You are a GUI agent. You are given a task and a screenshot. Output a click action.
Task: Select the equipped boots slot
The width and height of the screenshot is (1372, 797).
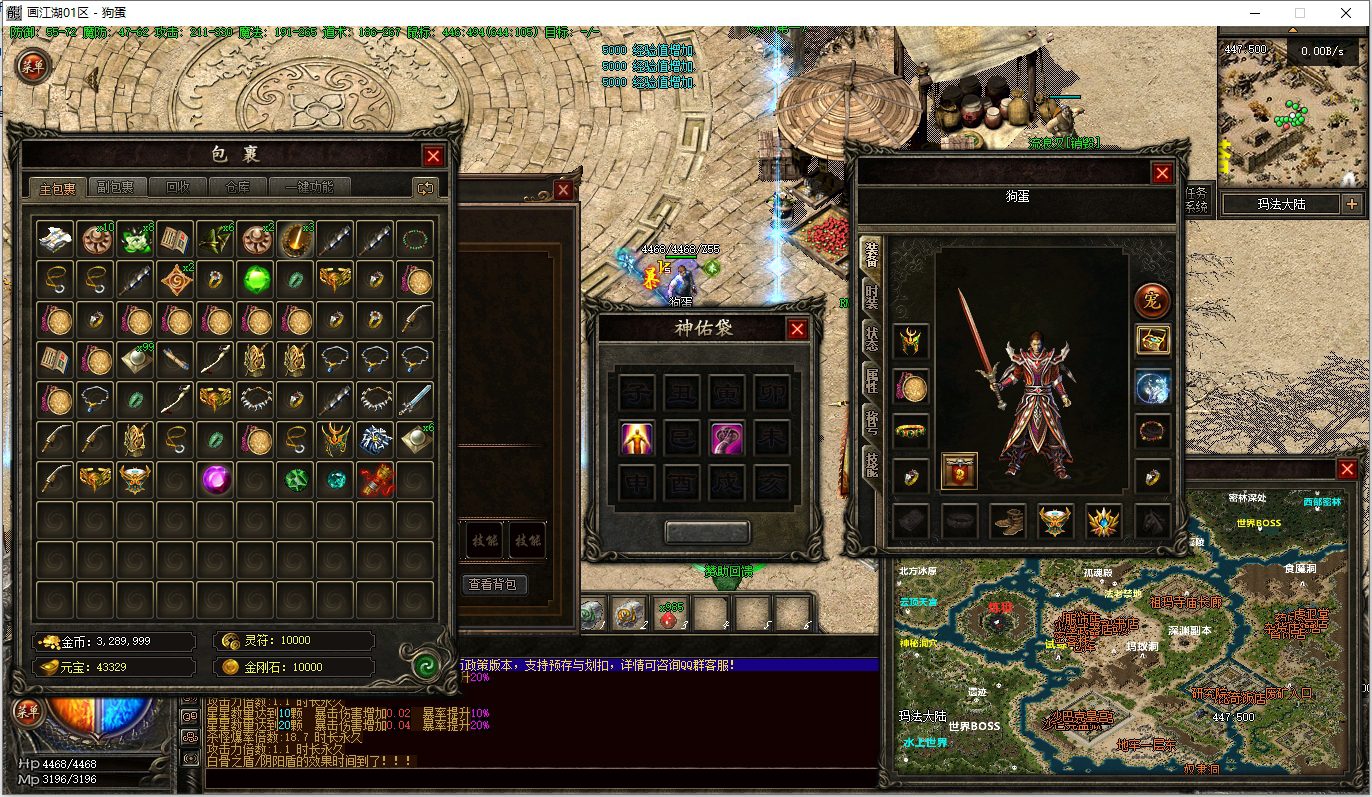coord(1007,521)
